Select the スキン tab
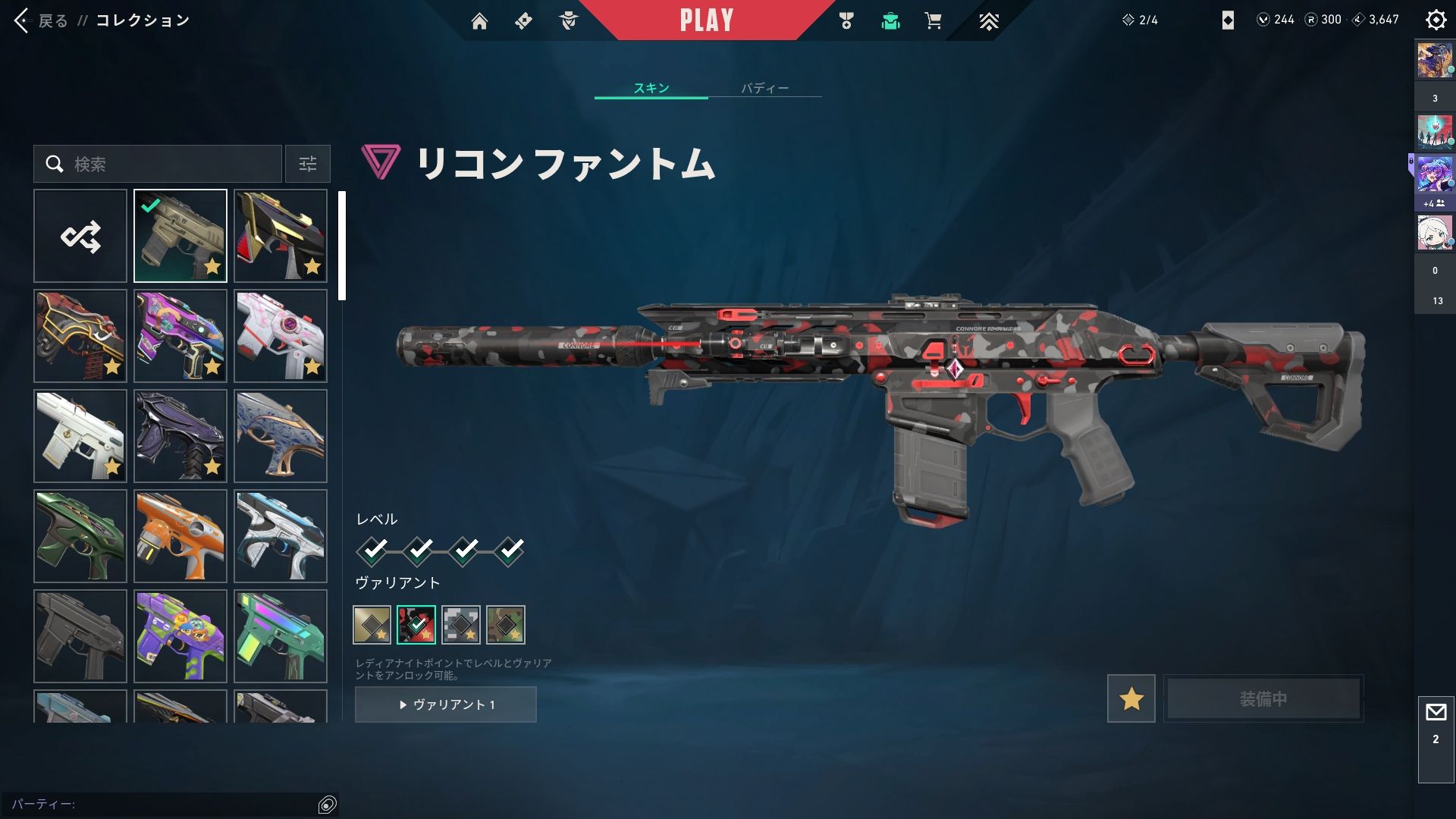This screenshot has height=819, width=1456. point(651,88)
